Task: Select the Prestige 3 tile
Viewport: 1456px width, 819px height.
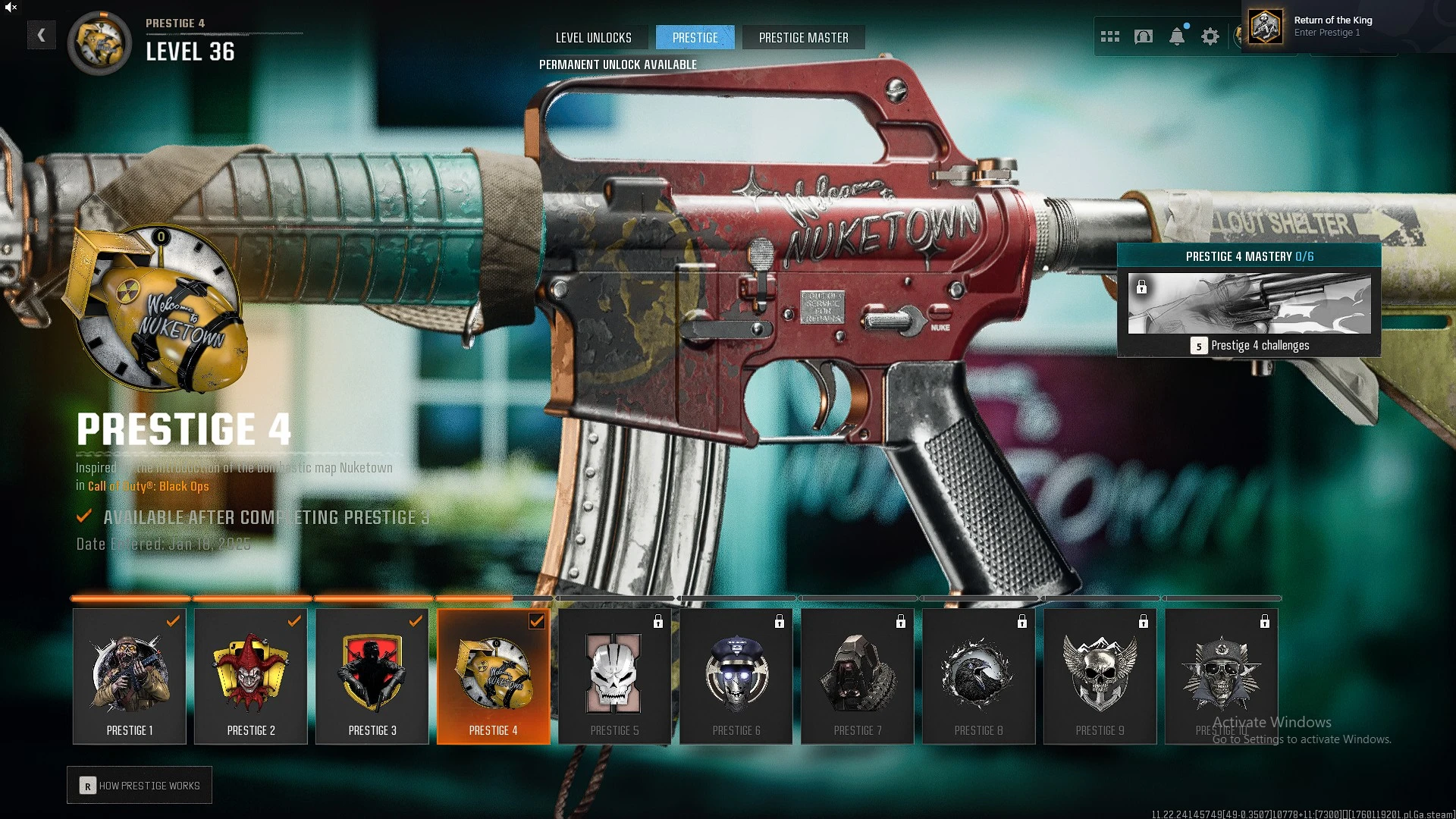Action: point(372,676)
